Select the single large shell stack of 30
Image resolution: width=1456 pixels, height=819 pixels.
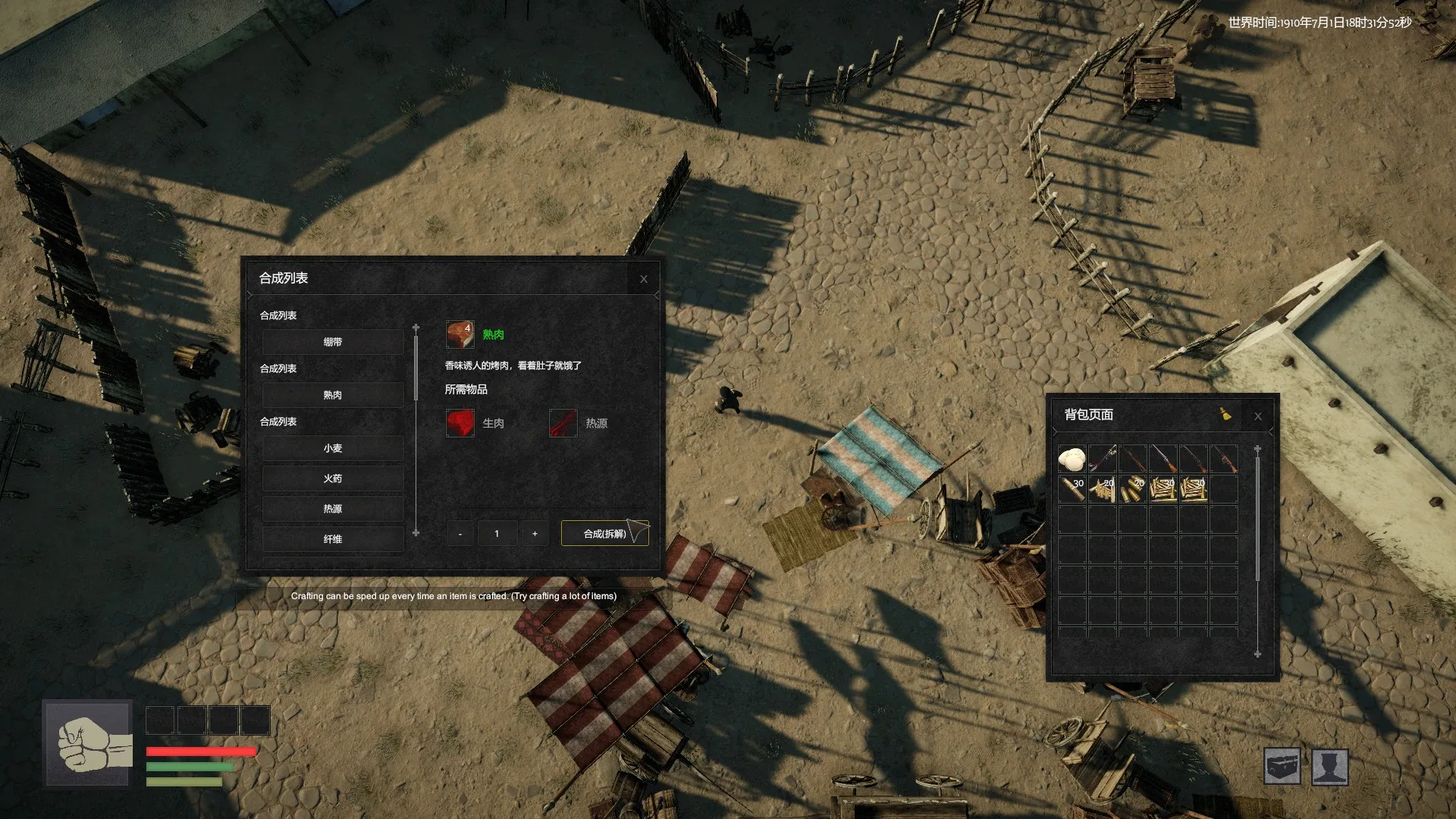(x=1072, y=489)
